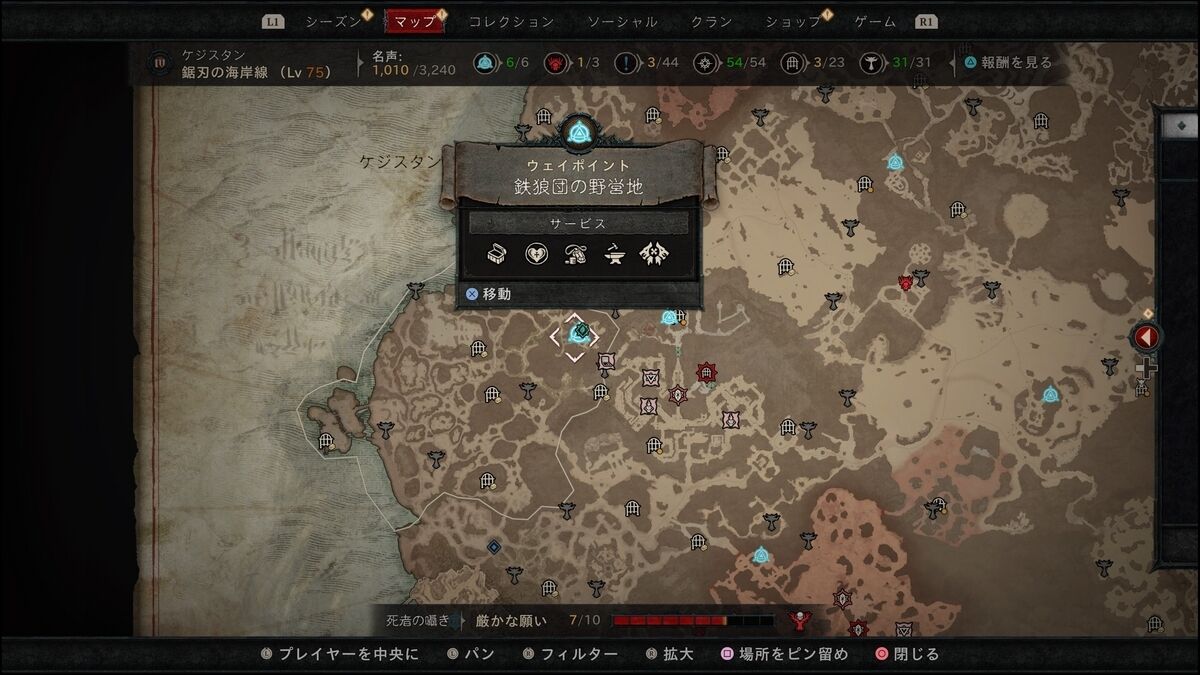Click the blue diamond quest marker on map
This screenshot has height=675, width=1200.
pos(493,546)
